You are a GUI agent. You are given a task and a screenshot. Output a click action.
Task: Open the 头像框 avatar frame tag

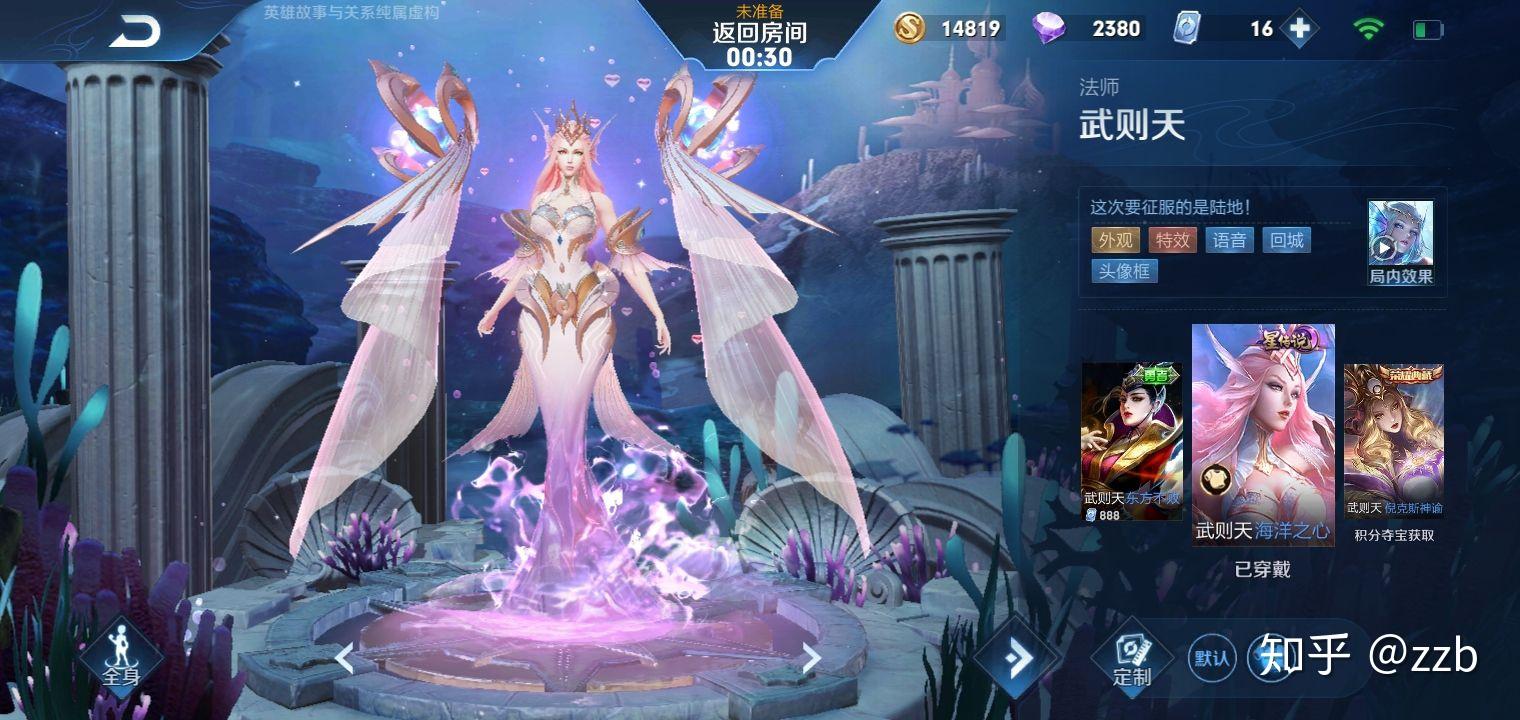pos(1124,271)
